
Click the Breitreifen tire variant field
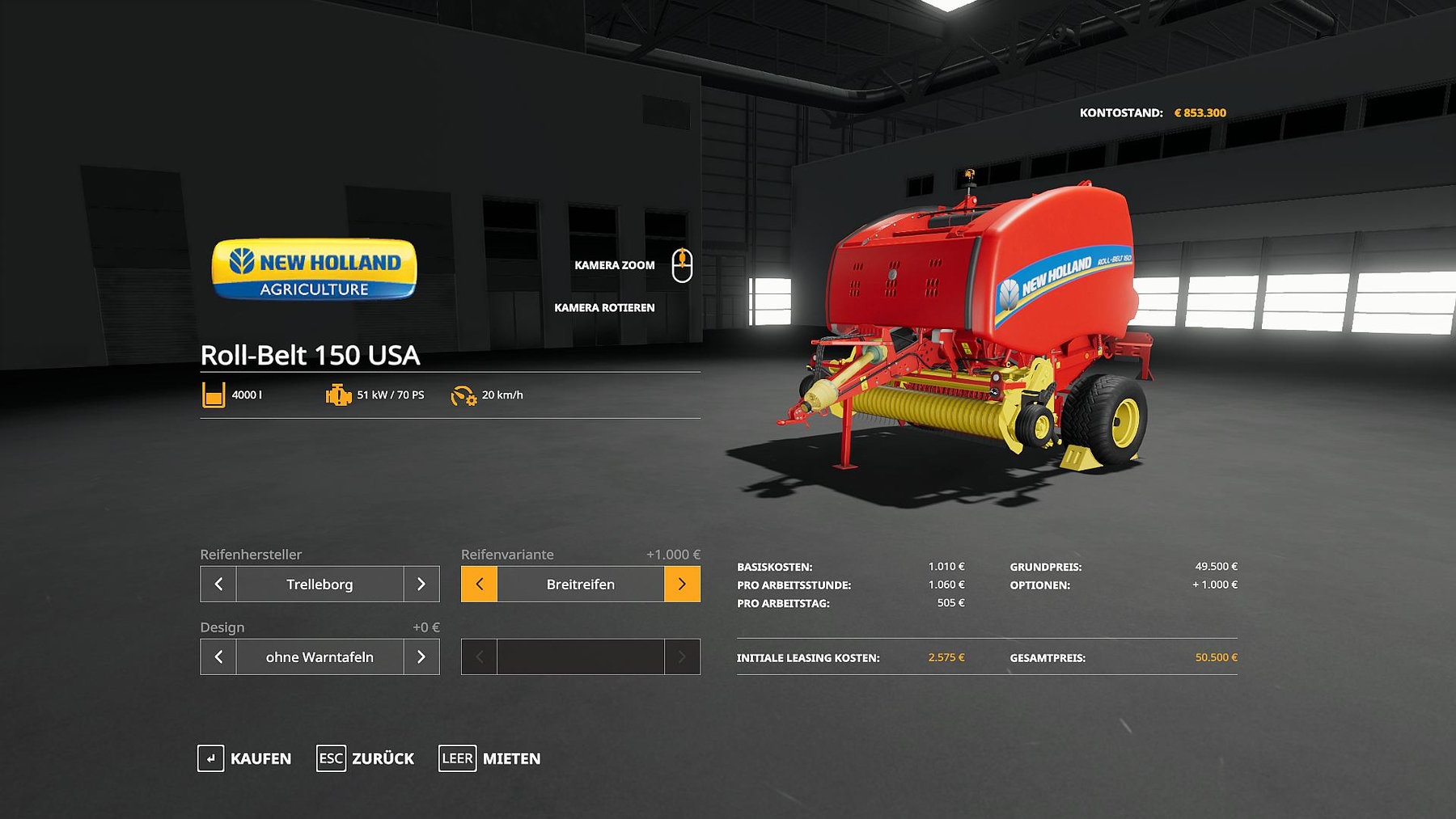click(x=580, y=584)
